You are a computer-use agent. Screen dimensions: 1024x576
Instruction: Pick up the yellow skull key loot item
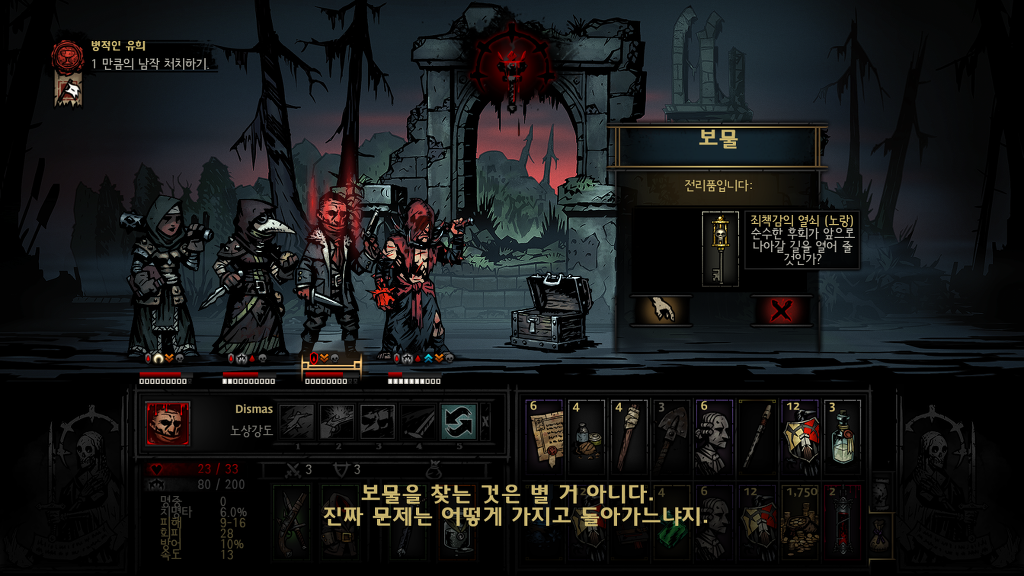719,250
